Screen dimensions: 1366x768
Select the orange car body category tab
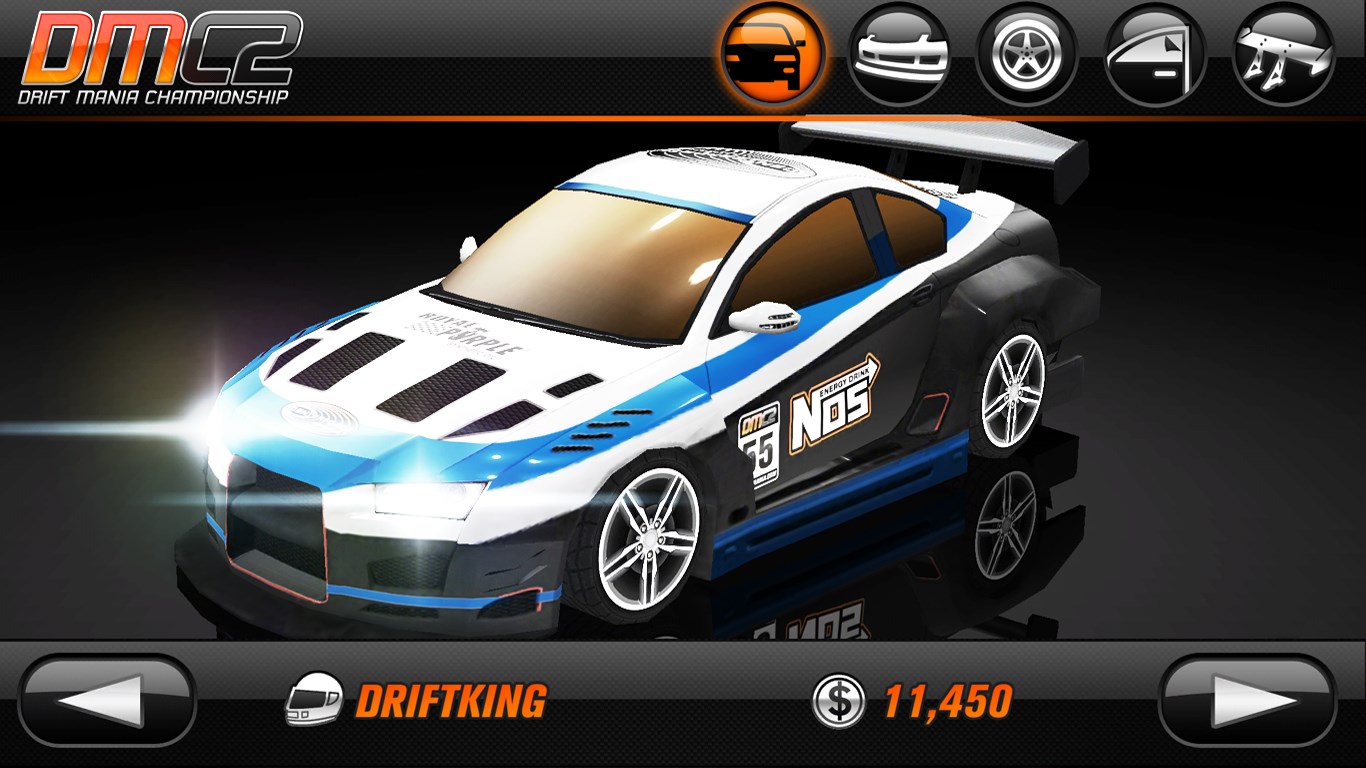[x=773, y=56]
